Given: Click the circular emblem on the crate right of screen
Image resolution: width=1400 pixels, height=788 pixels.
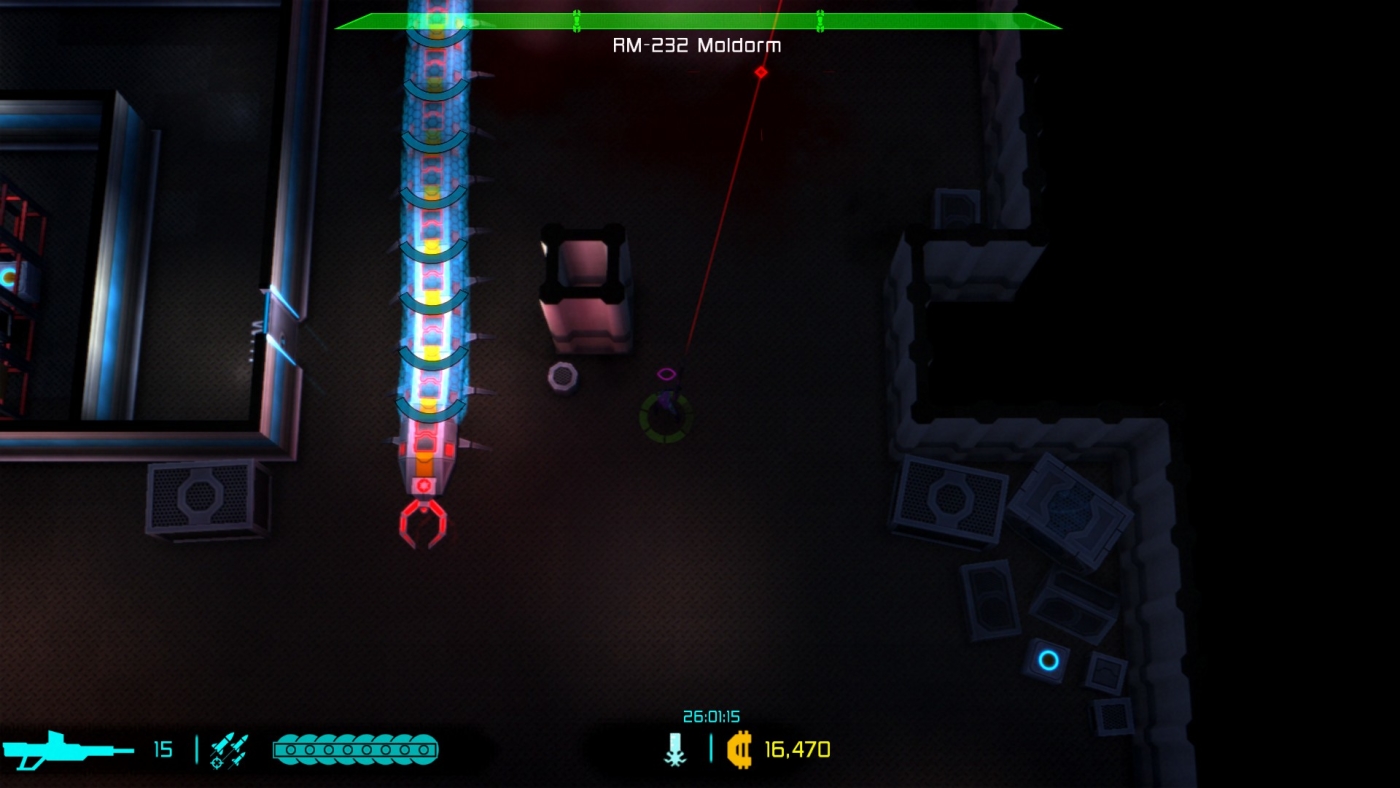Looking at the screenshot, I should [x=948, y=496].
